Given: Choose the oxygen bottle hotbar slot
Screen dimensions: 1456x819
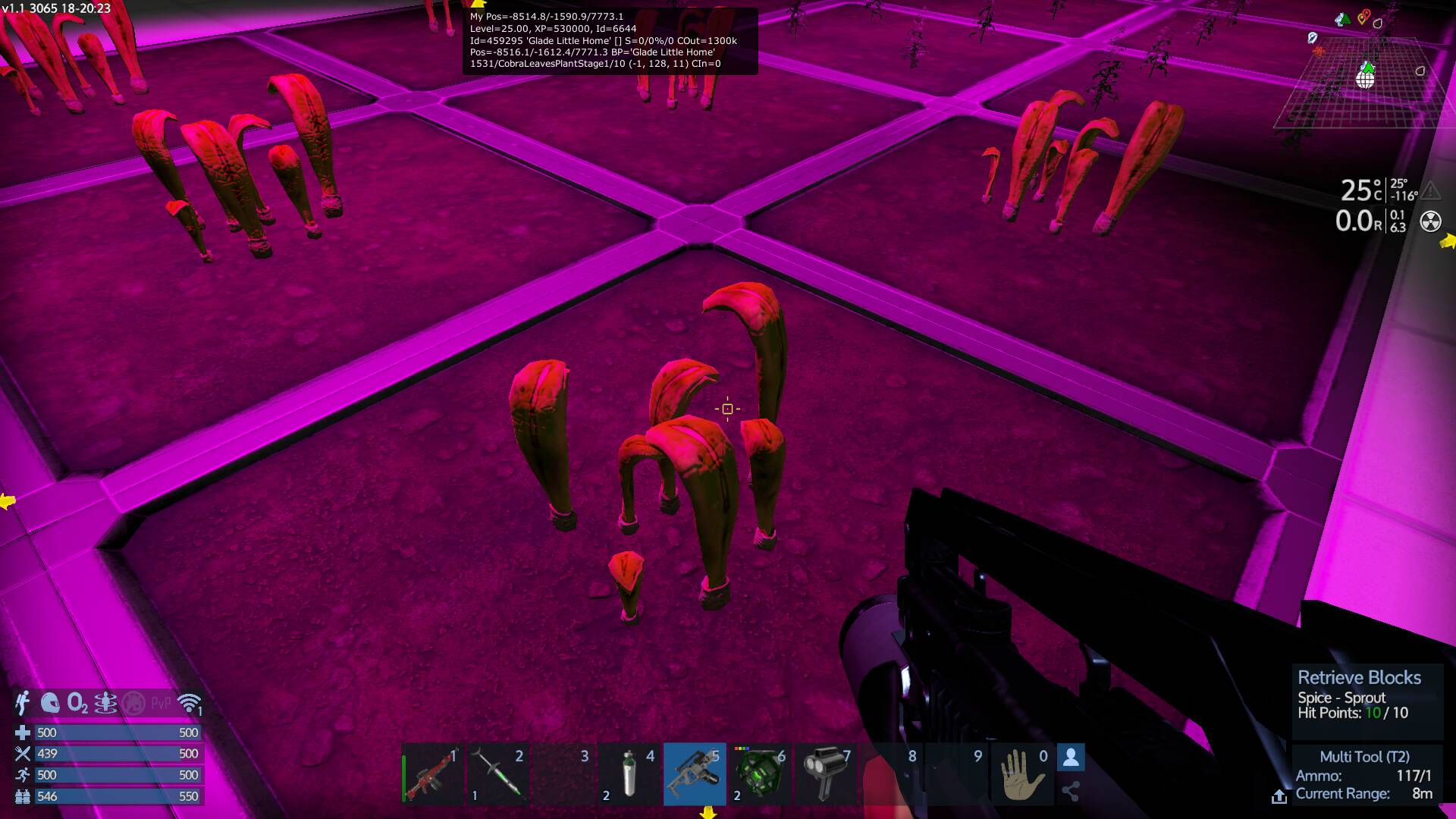Looking at the screenshot, I should click(x=629, y=774).
